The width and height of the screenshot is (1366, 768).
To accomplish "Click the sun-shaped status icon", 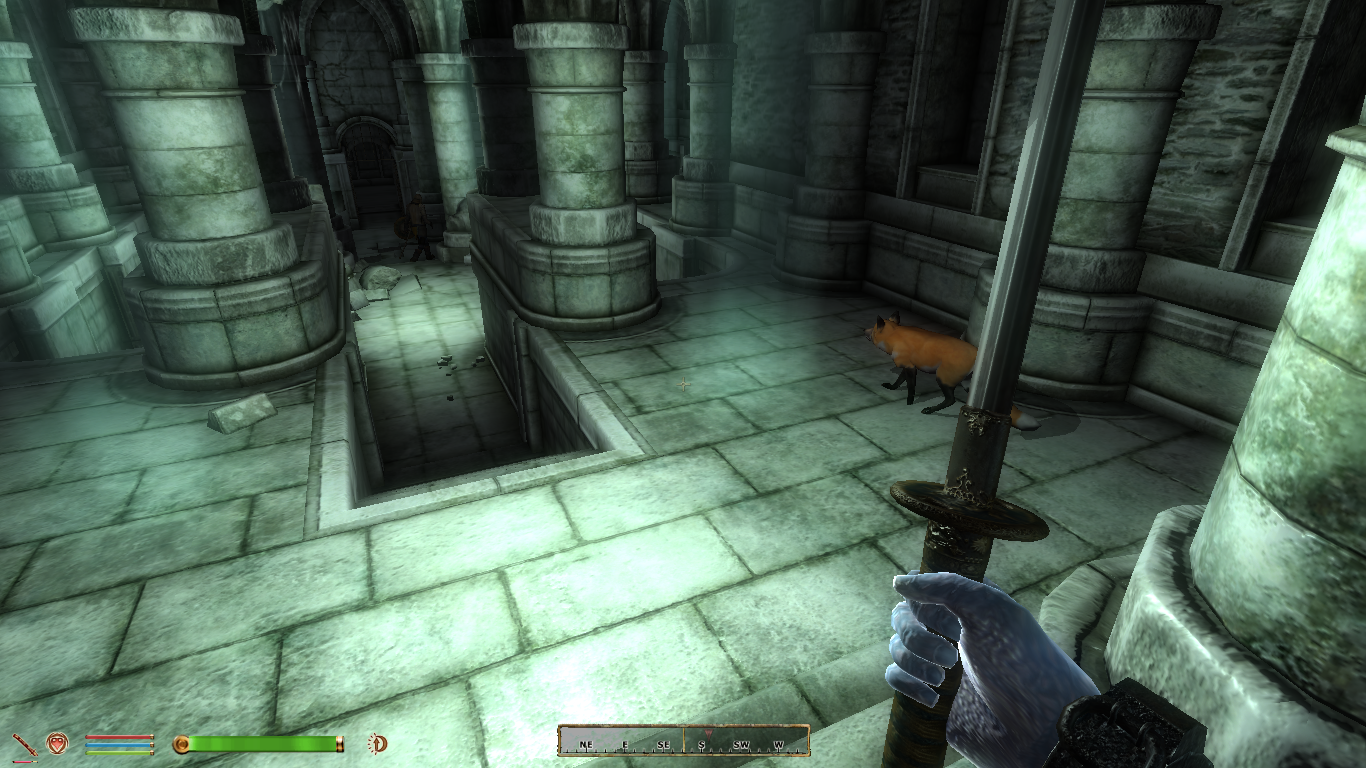I will (x=378, y=743).
